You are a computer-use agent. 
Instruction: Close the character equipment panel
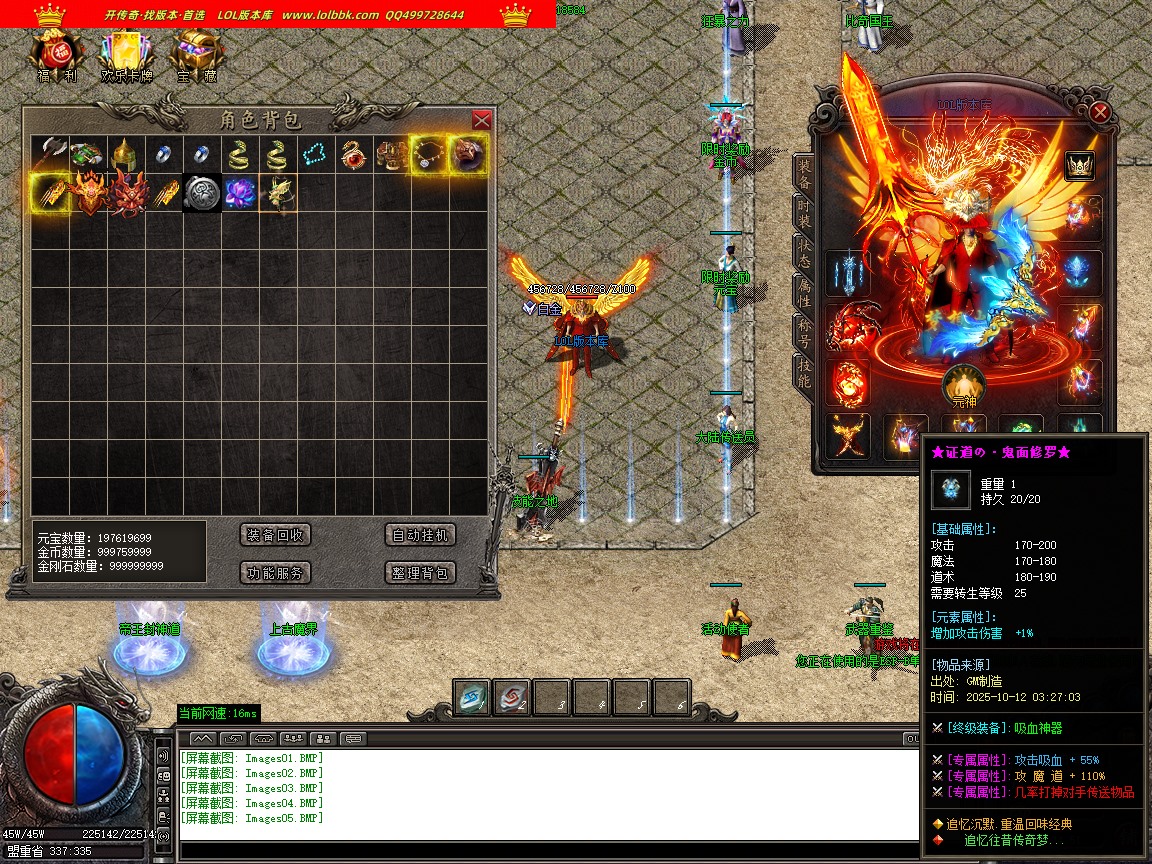click(x=1100, y=112)
